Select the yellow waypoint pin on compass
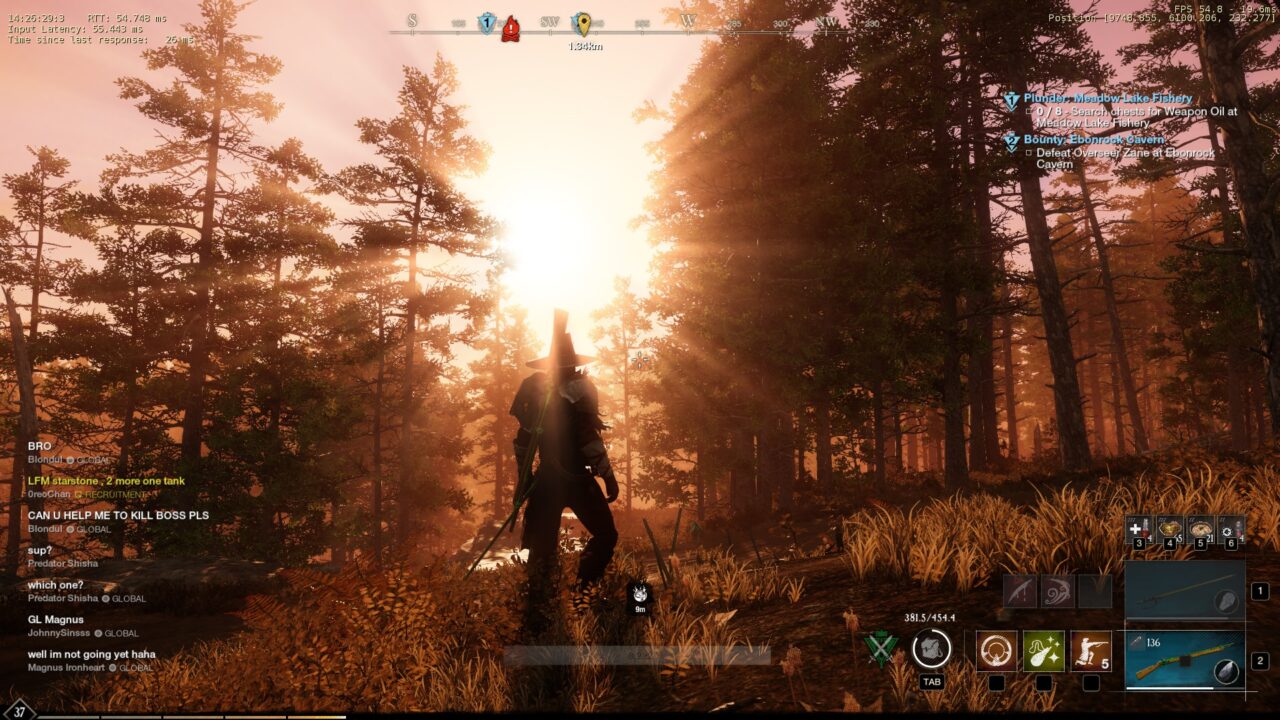1280x720 pixels. pyautogui.click(x=582, y=24)
